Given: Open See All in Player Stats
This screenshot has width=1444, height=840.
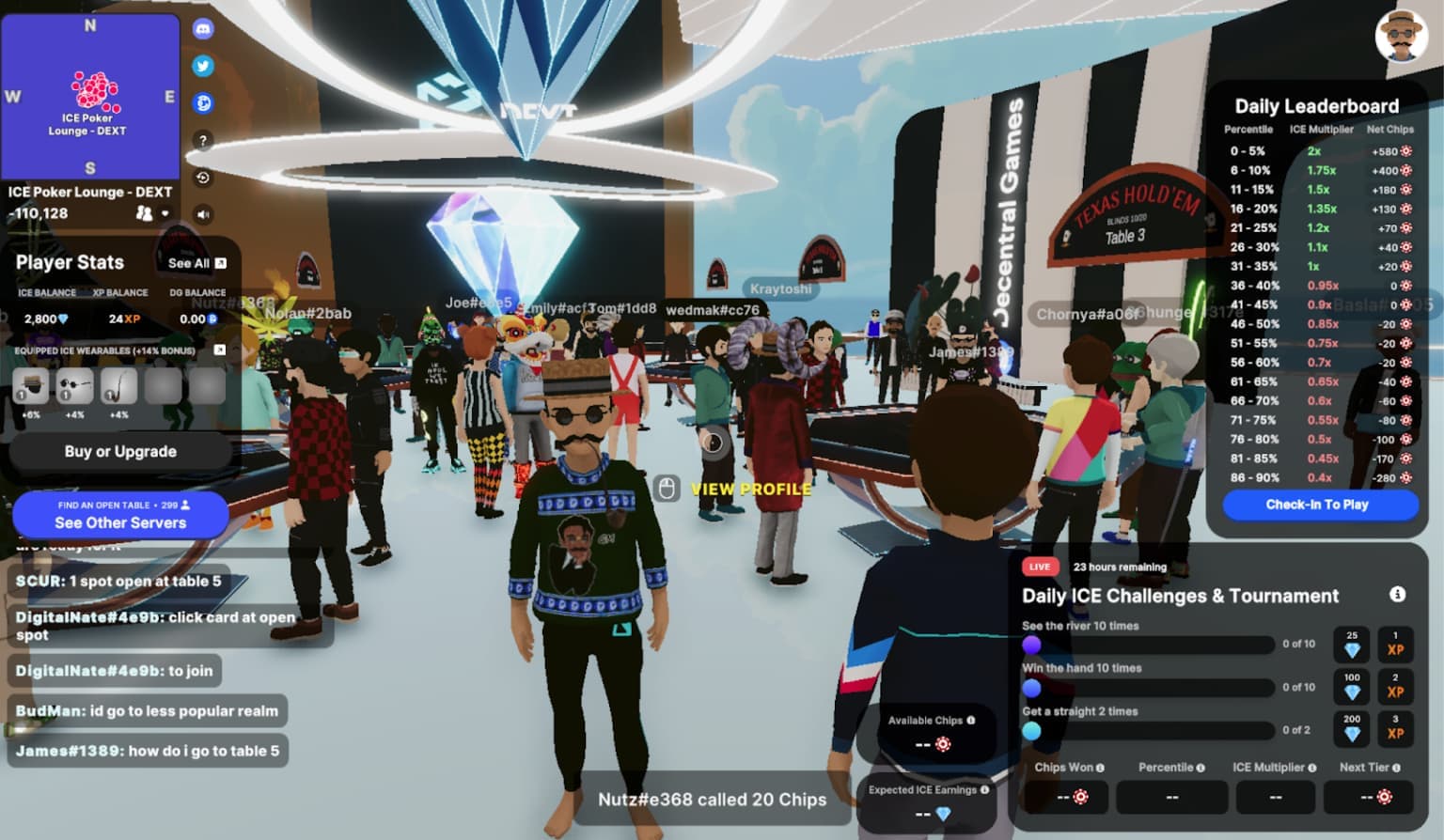Looking at the screenshot, I should pos(194,263).
